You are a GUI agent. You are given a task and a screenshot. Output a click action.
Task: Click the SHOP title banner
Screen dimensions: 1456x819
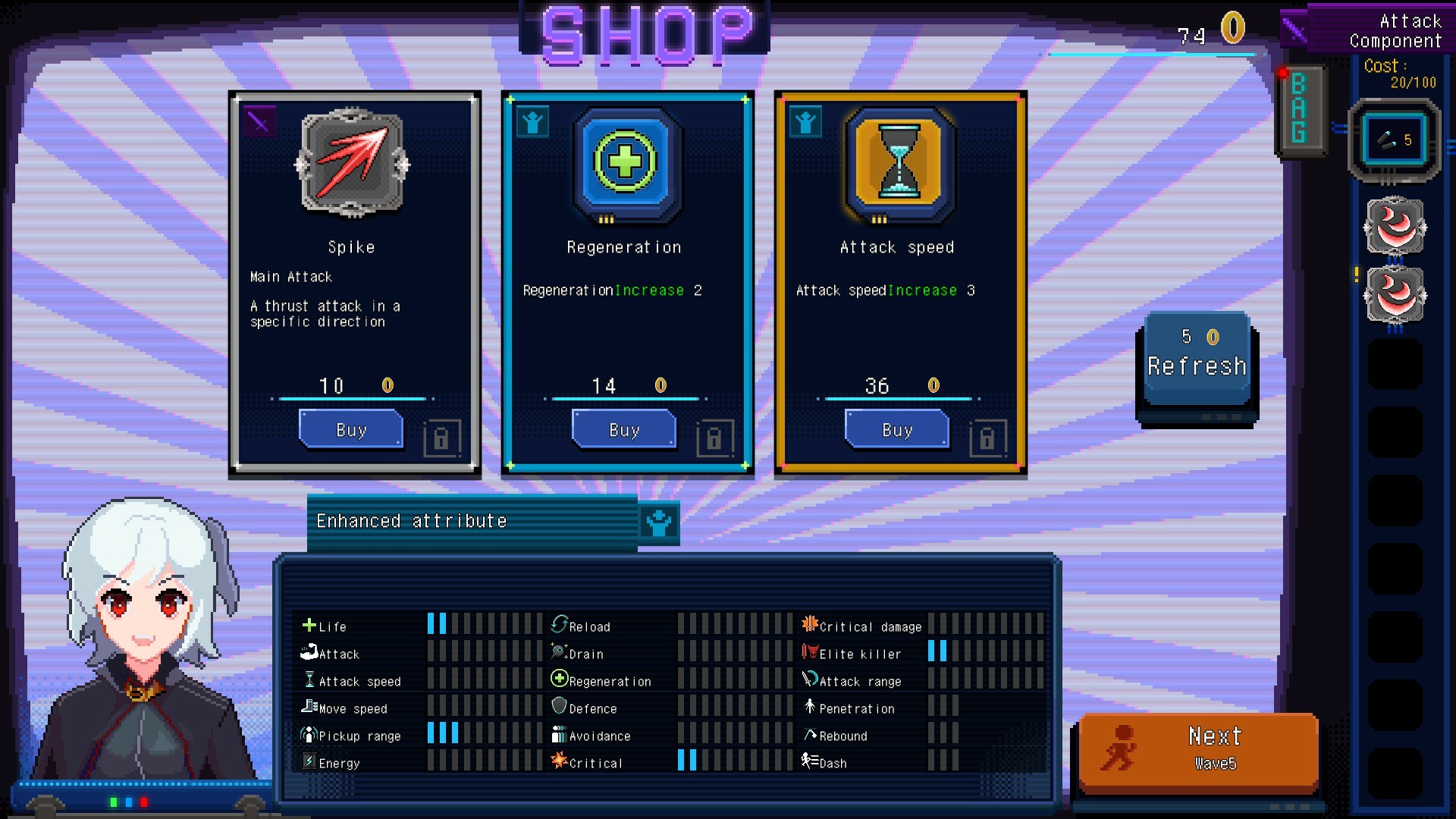pyautogui.click(x=643, y=32)
